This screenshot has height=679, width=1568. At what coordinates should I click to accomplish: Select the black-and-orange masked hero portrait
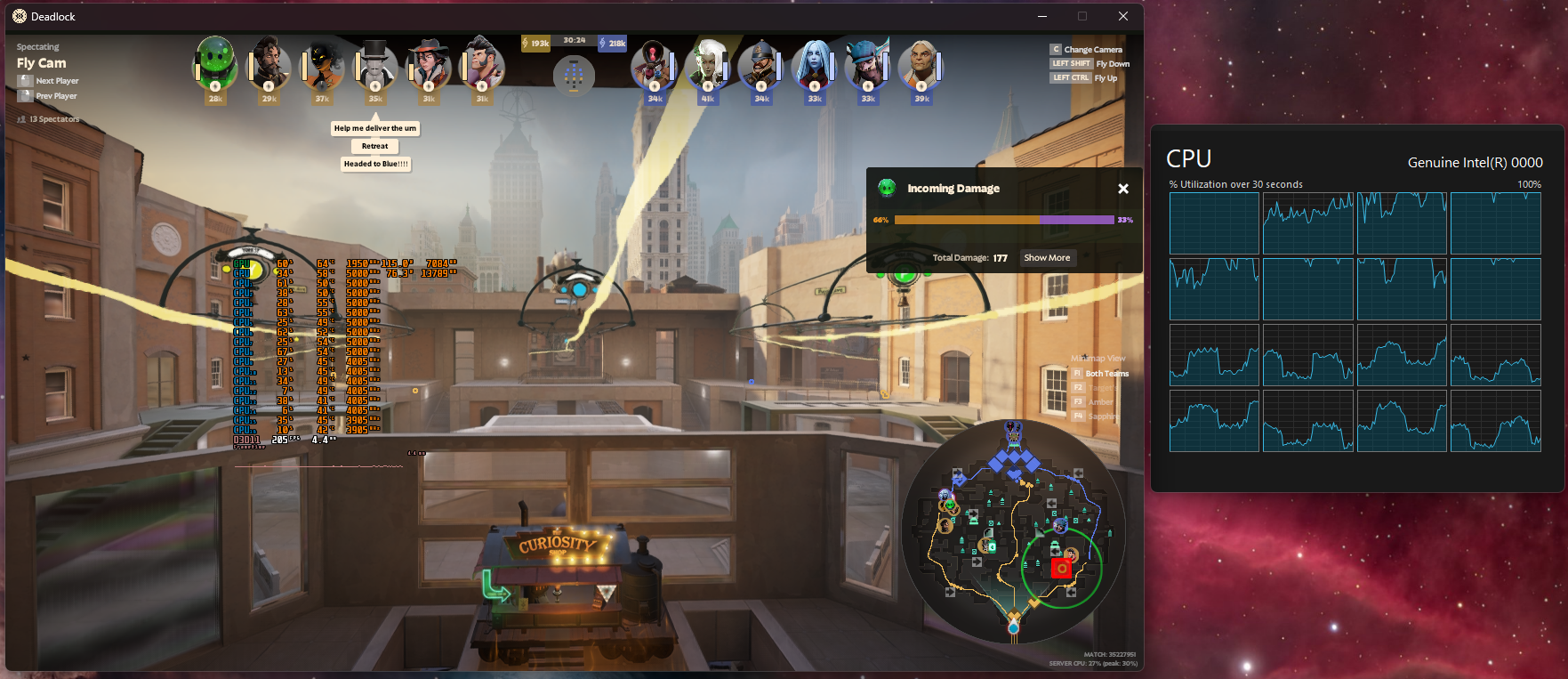point(322,64)
